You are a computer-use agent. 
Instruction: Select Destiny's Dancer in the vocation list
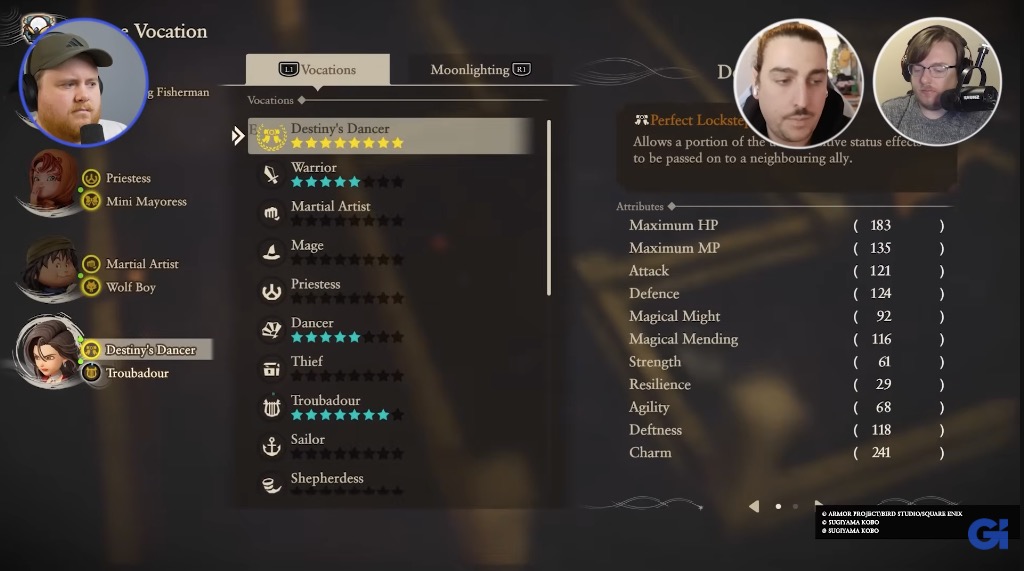(x=390, y=136)
